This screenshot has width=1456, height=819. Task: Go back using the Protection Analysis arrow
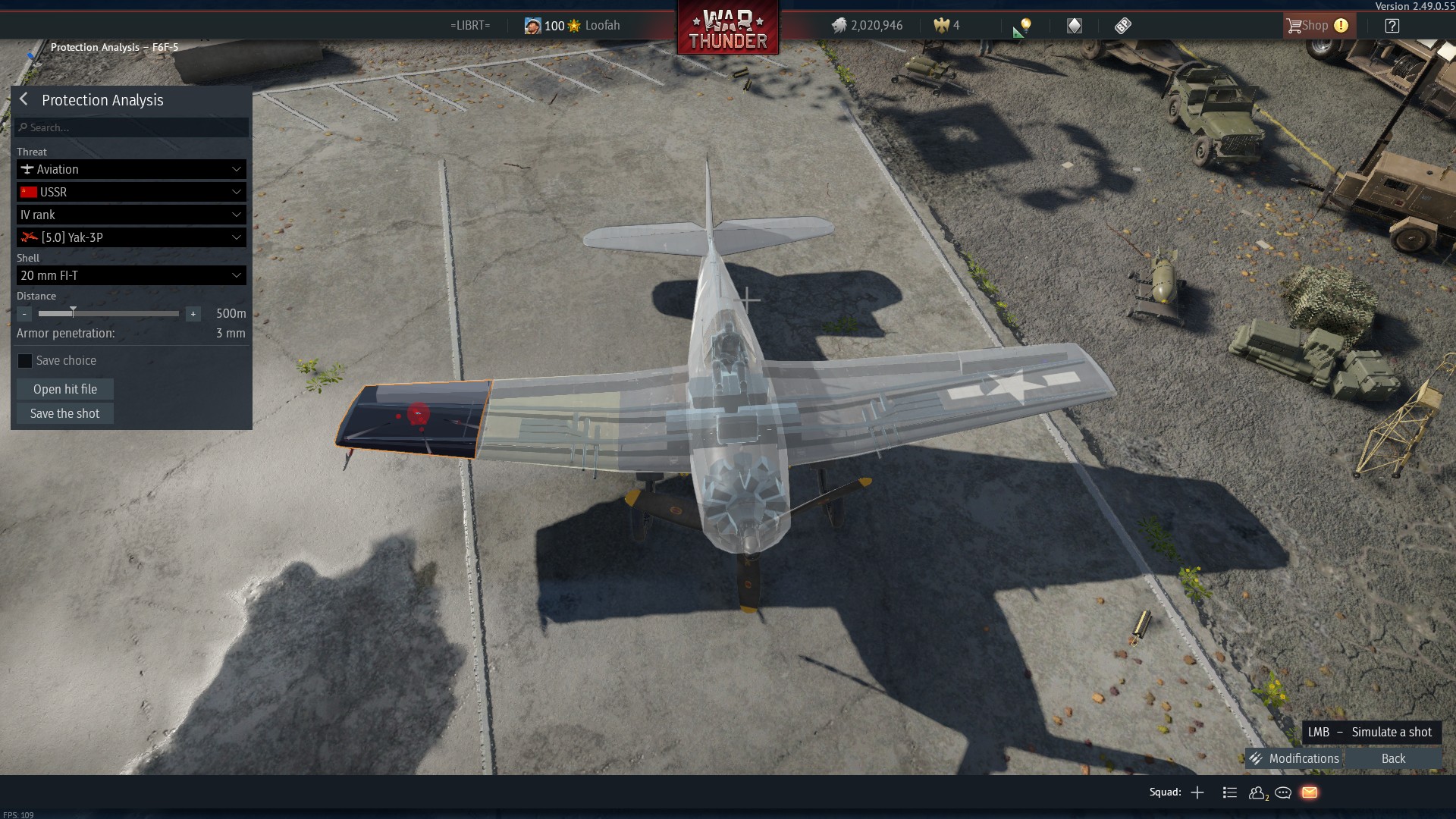(24, 99)
